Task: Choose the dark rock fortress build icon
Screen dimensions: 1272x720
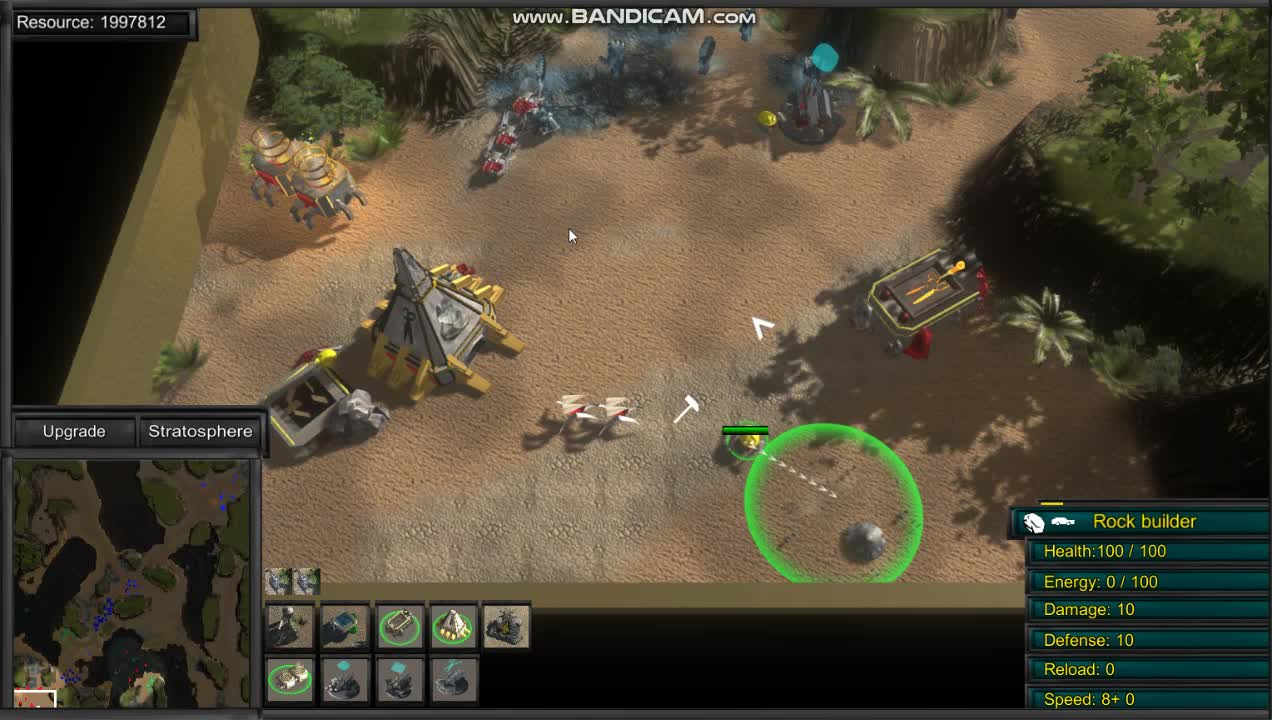Action: 507,626
